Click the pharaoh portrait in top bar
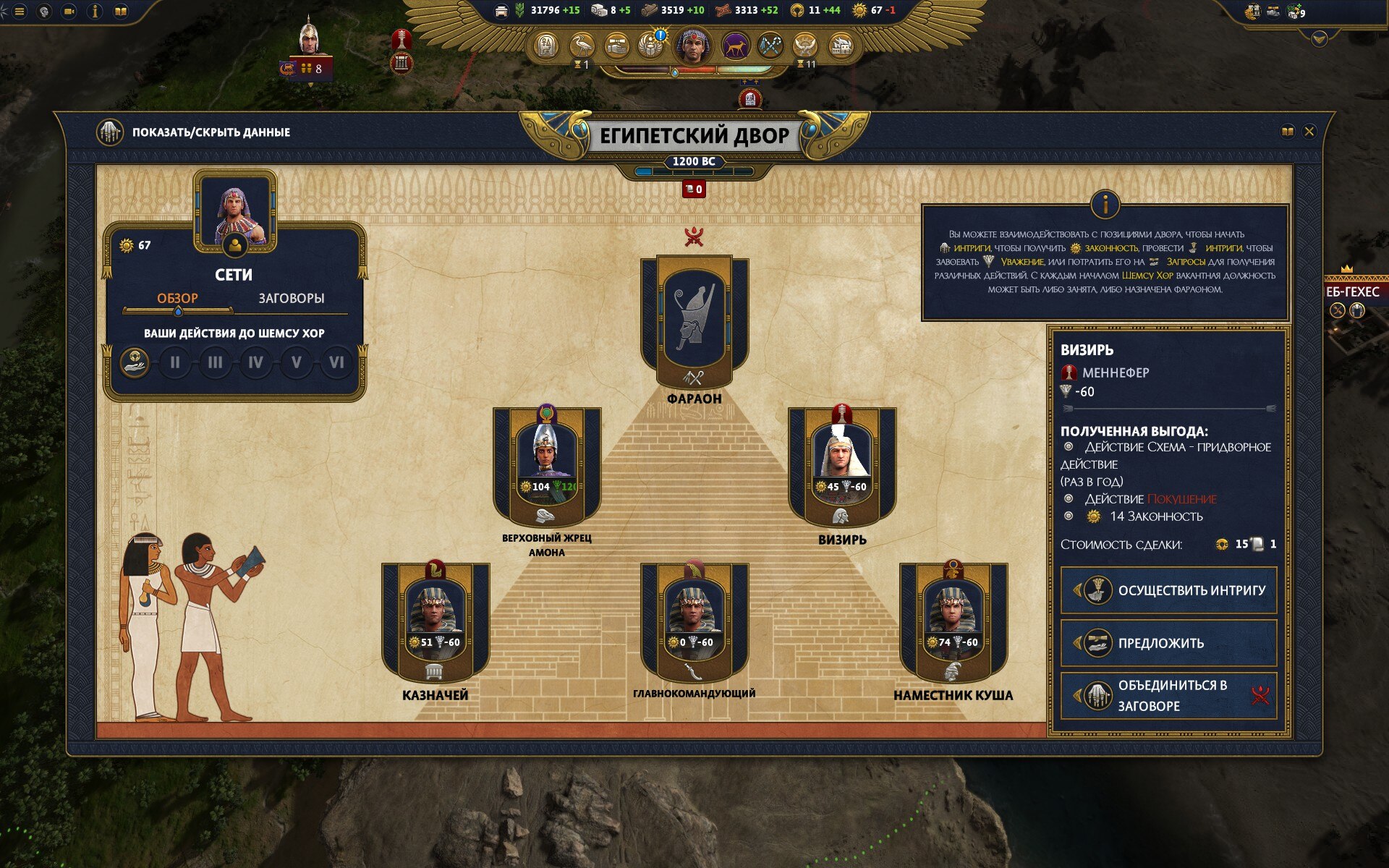Viewport: 1389px width, 868px height. [x=692, y=45]
